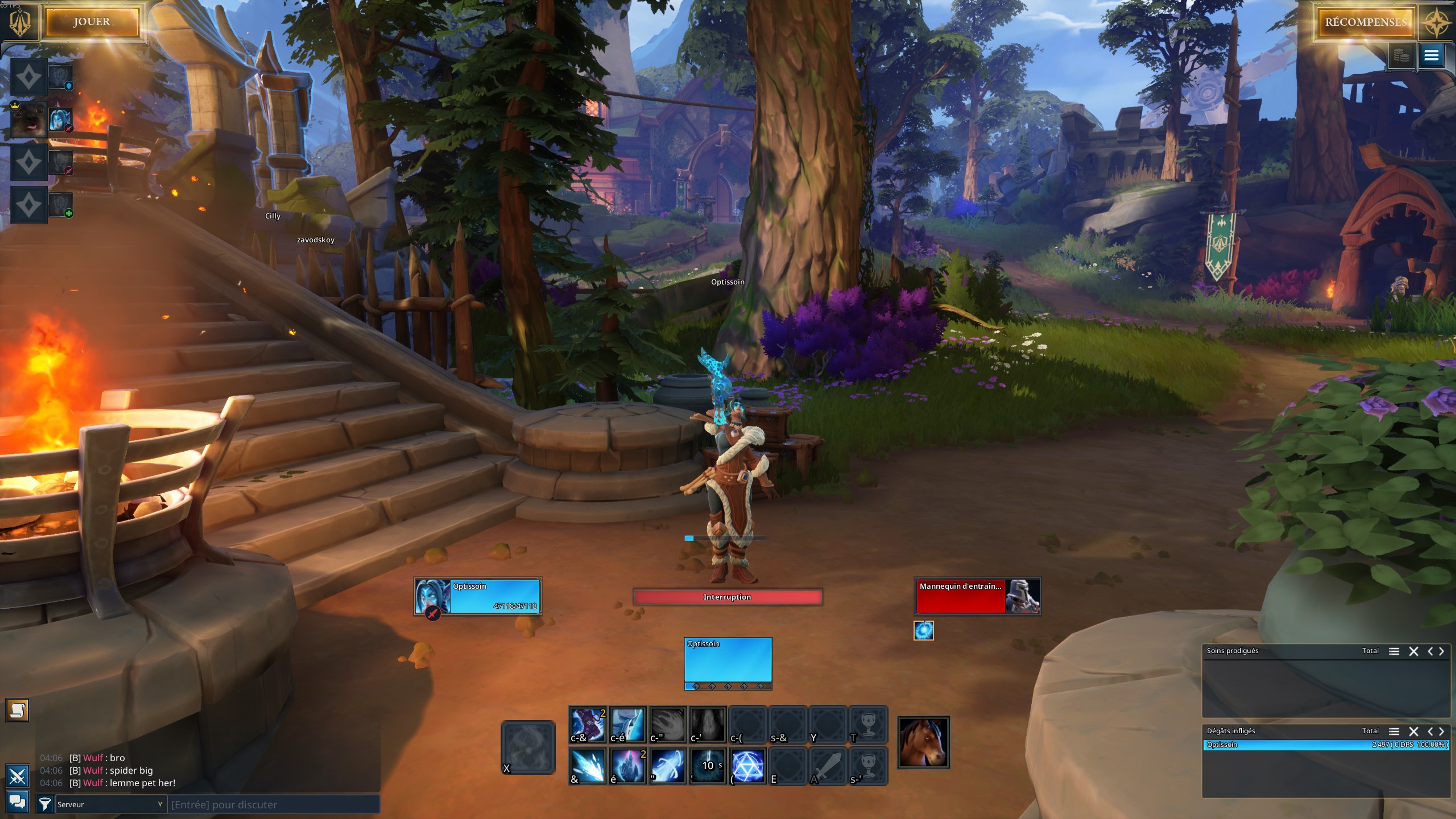Click the blue buff icon under the Mannequin frame
1456x819 pixels.
(924, 630)
